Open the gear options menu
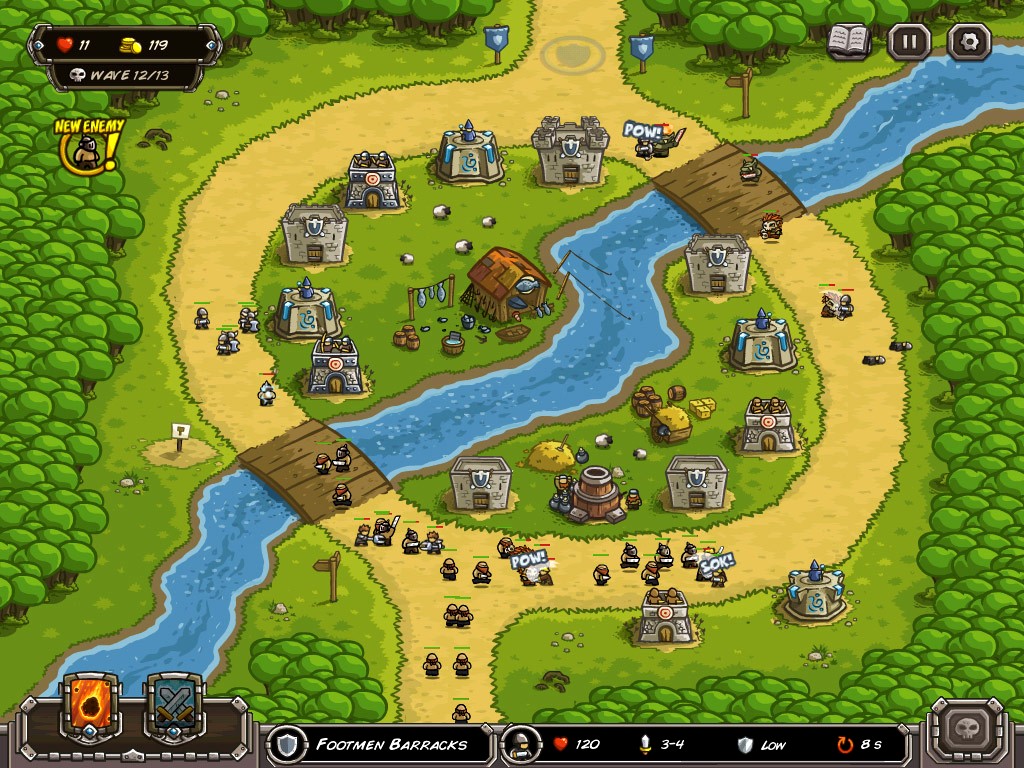Viewport: 1024px width, 768px height. pos(968,42)
